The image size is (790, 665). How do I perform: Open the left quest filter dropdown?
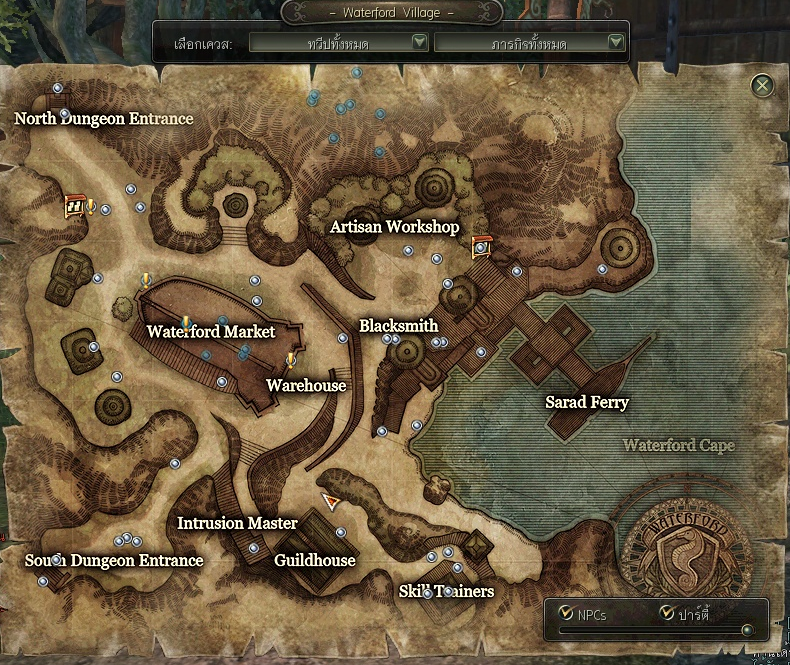coord(339,43)
